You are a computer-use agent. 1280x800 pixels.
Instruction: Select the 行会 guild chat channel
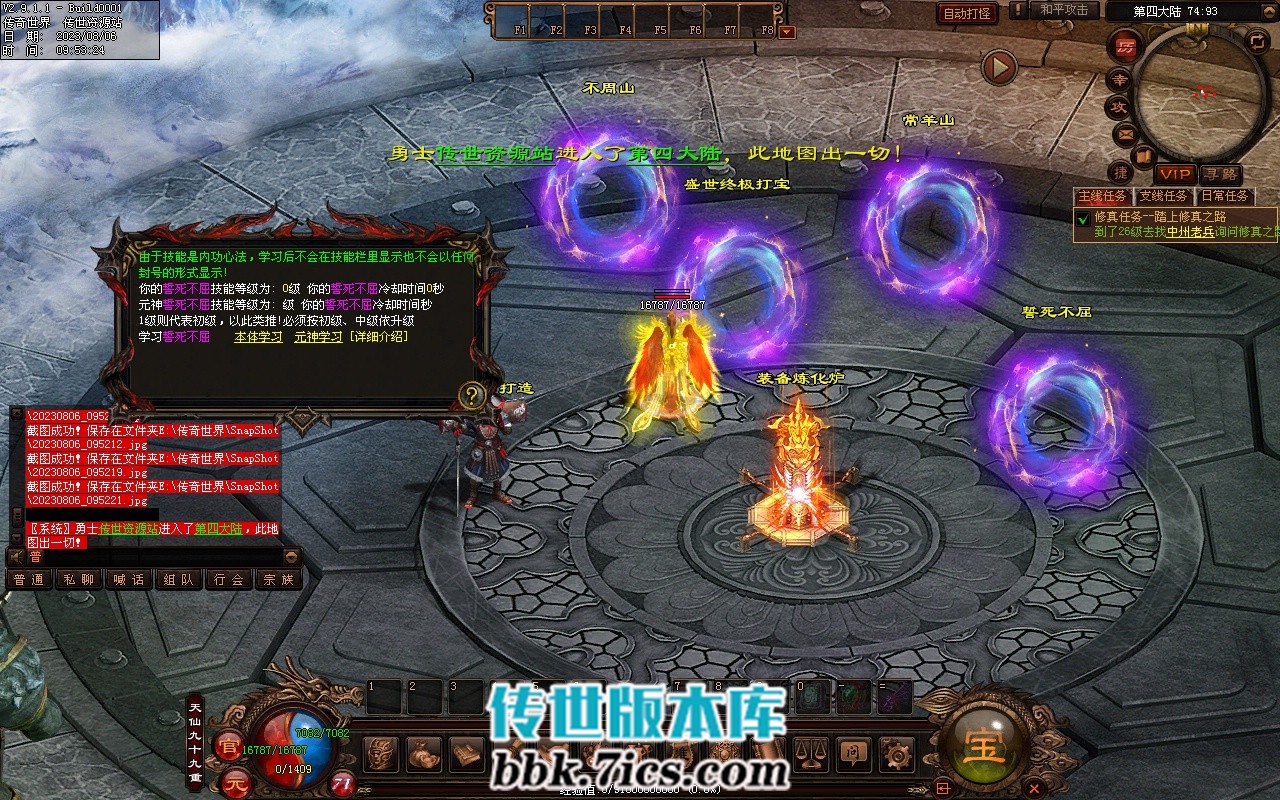pyautogui.click(x=229, y=579)
